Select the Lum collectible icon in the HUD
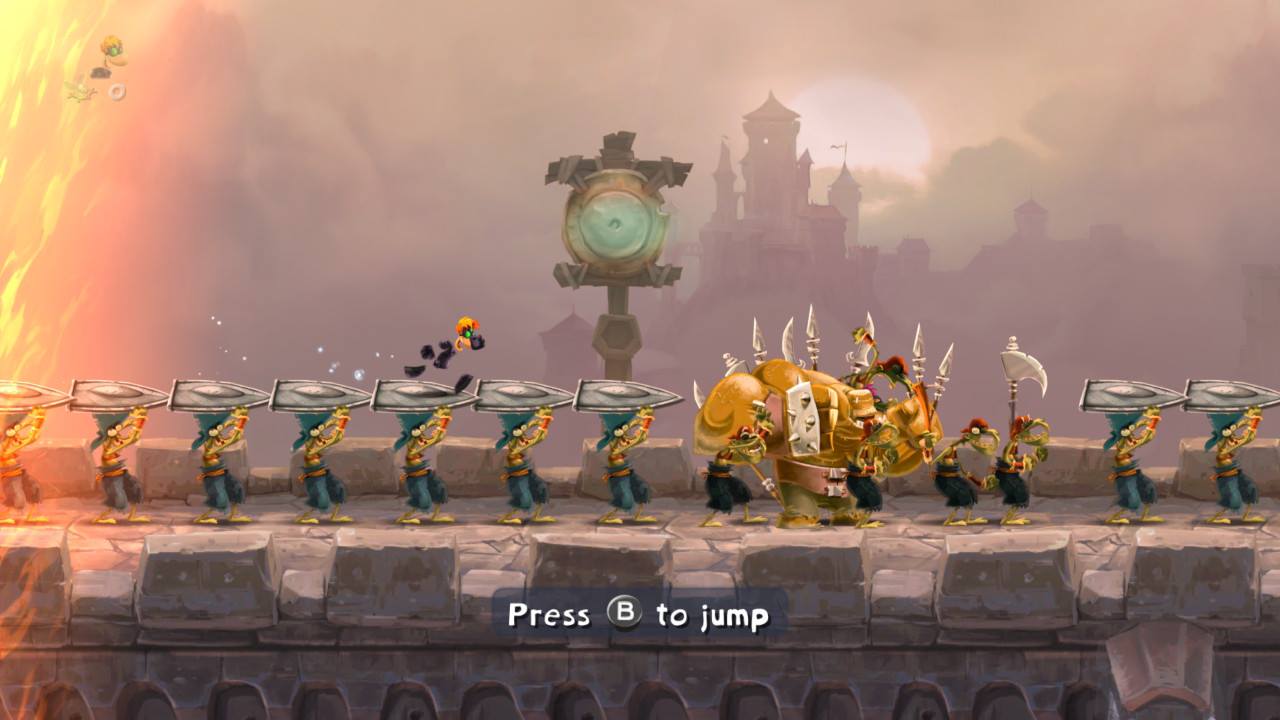Screen dimensions: 1280x720 tap(80, 91)
